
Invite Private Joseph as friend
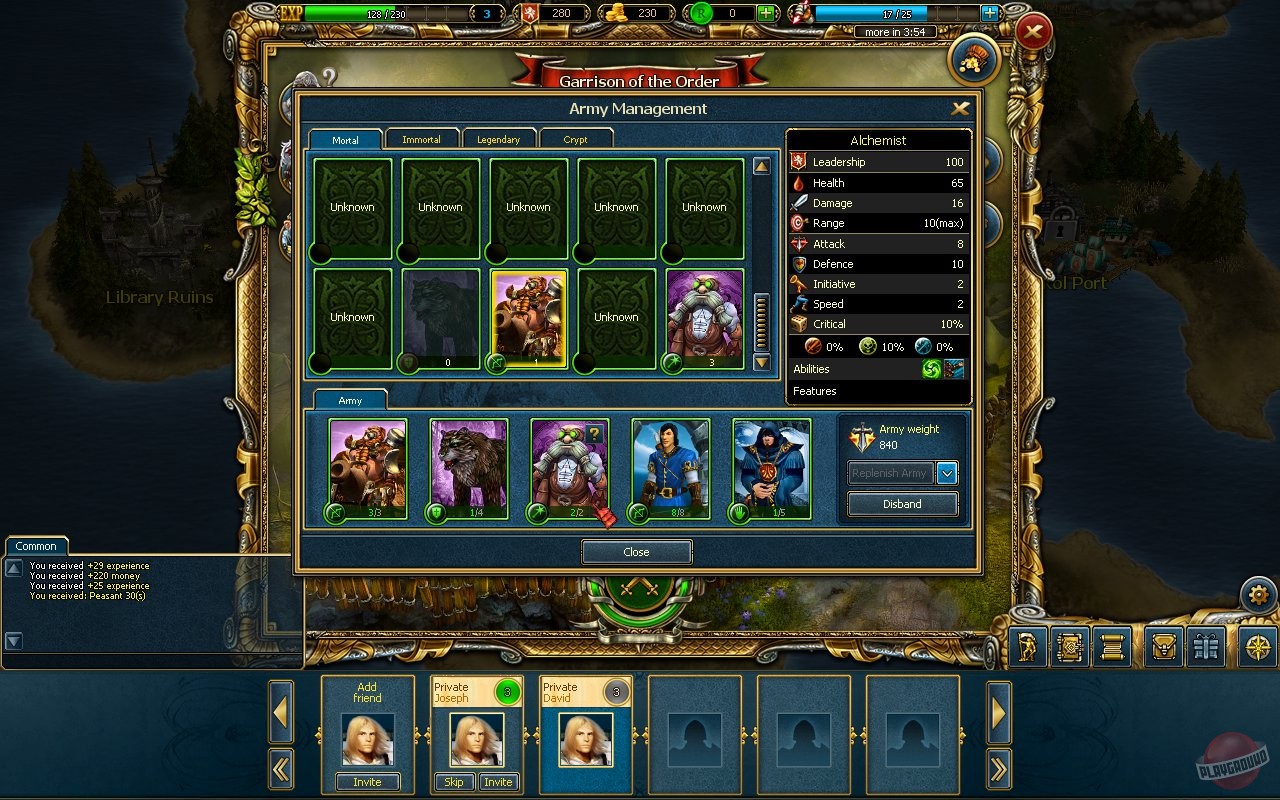click(x=499, y=782)
